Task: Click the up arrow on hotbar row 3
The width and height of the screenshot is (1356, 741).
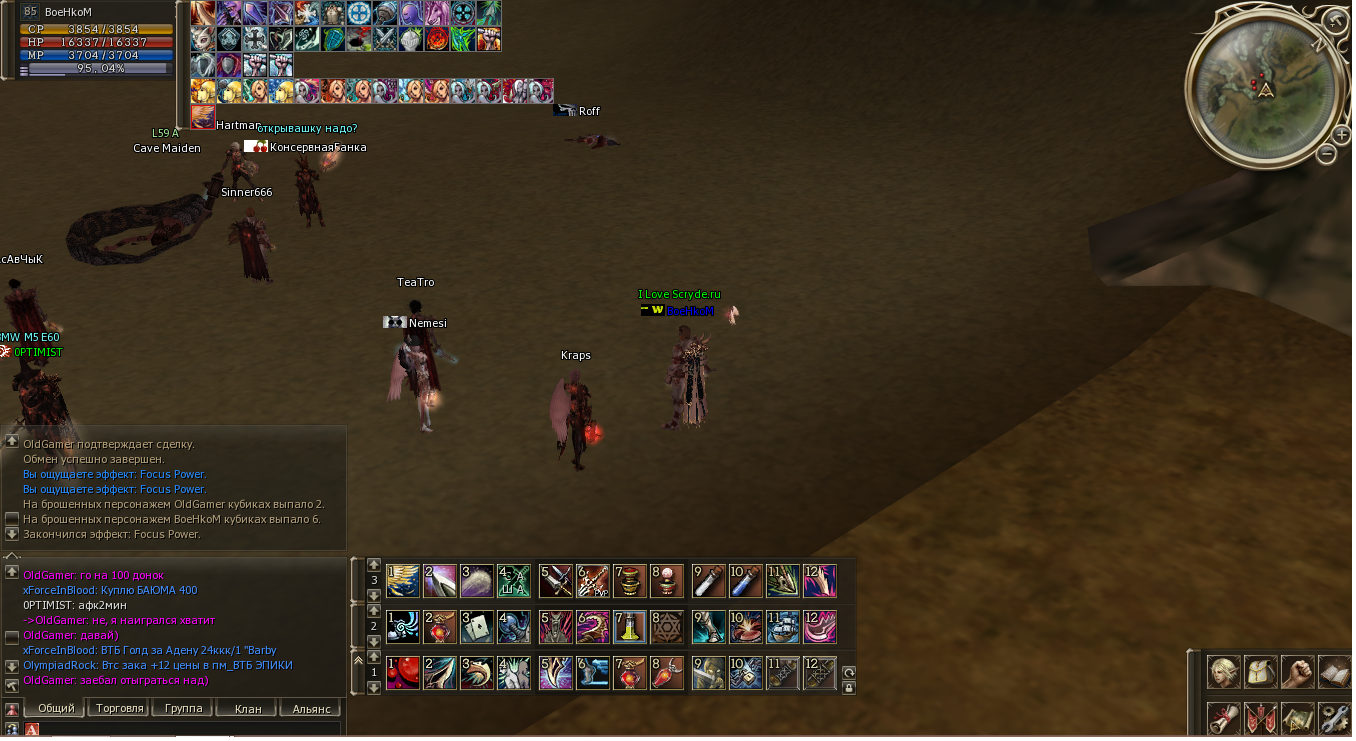Action: pos(374,567)
